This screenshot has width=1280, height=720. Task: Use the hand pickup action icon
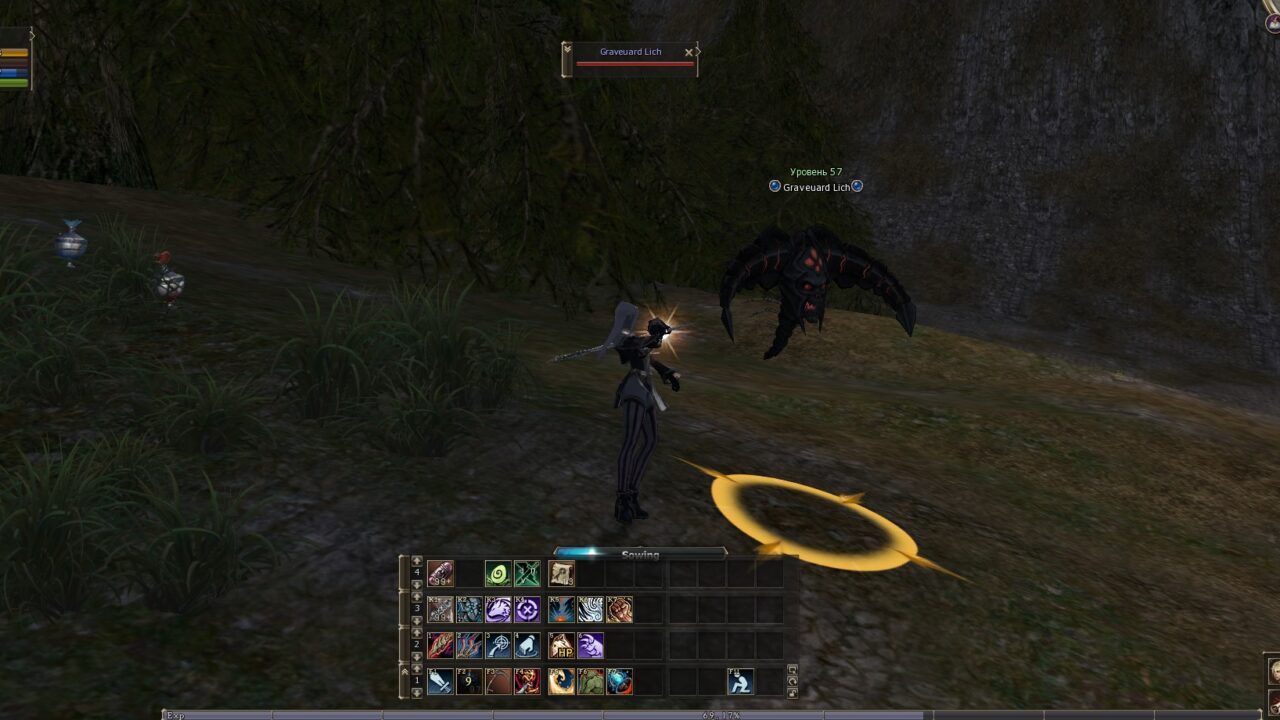pos(527,646)
